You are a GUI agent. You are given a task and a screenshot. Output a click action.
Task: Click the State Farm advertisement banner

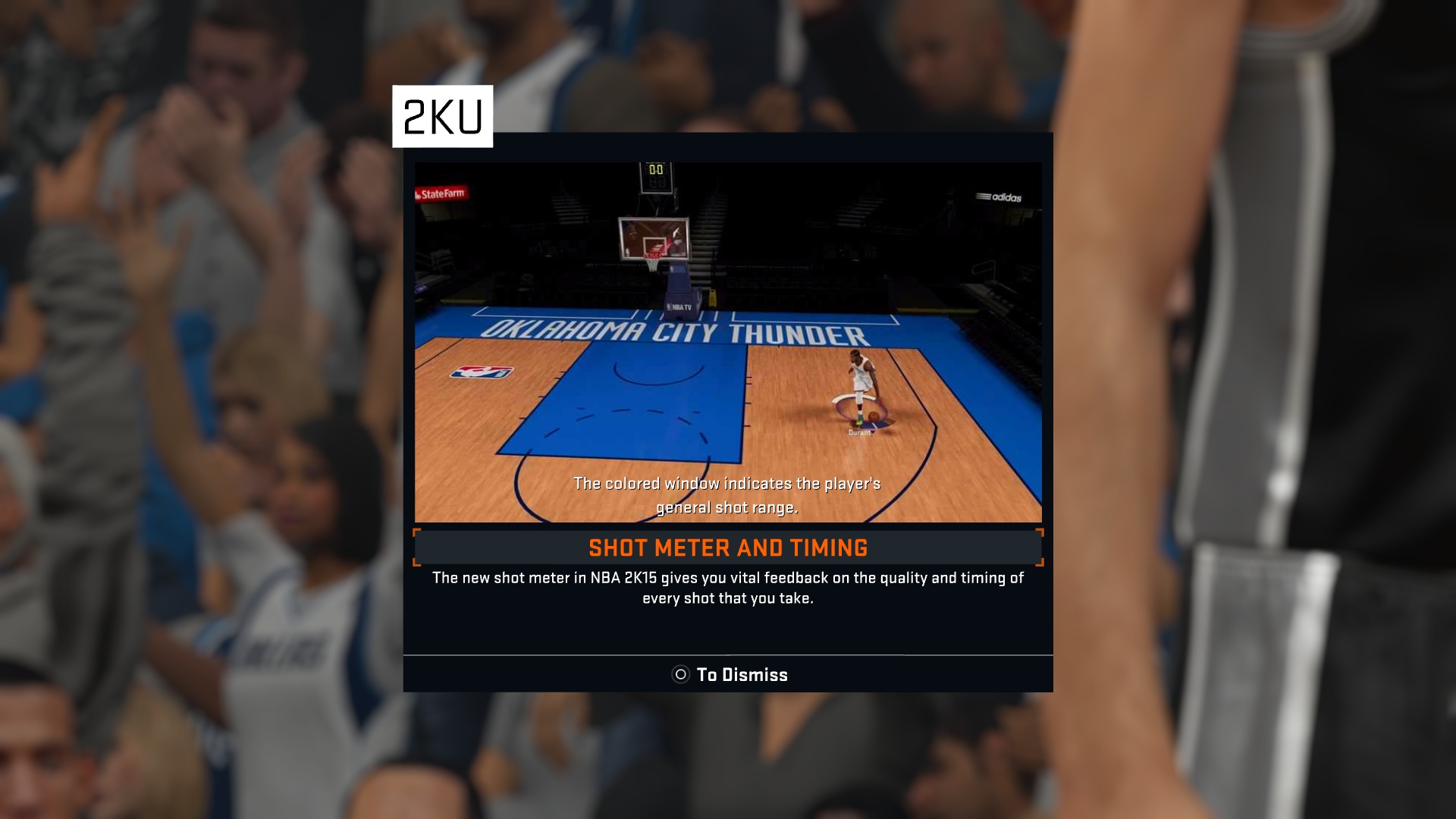coord(444,193)
